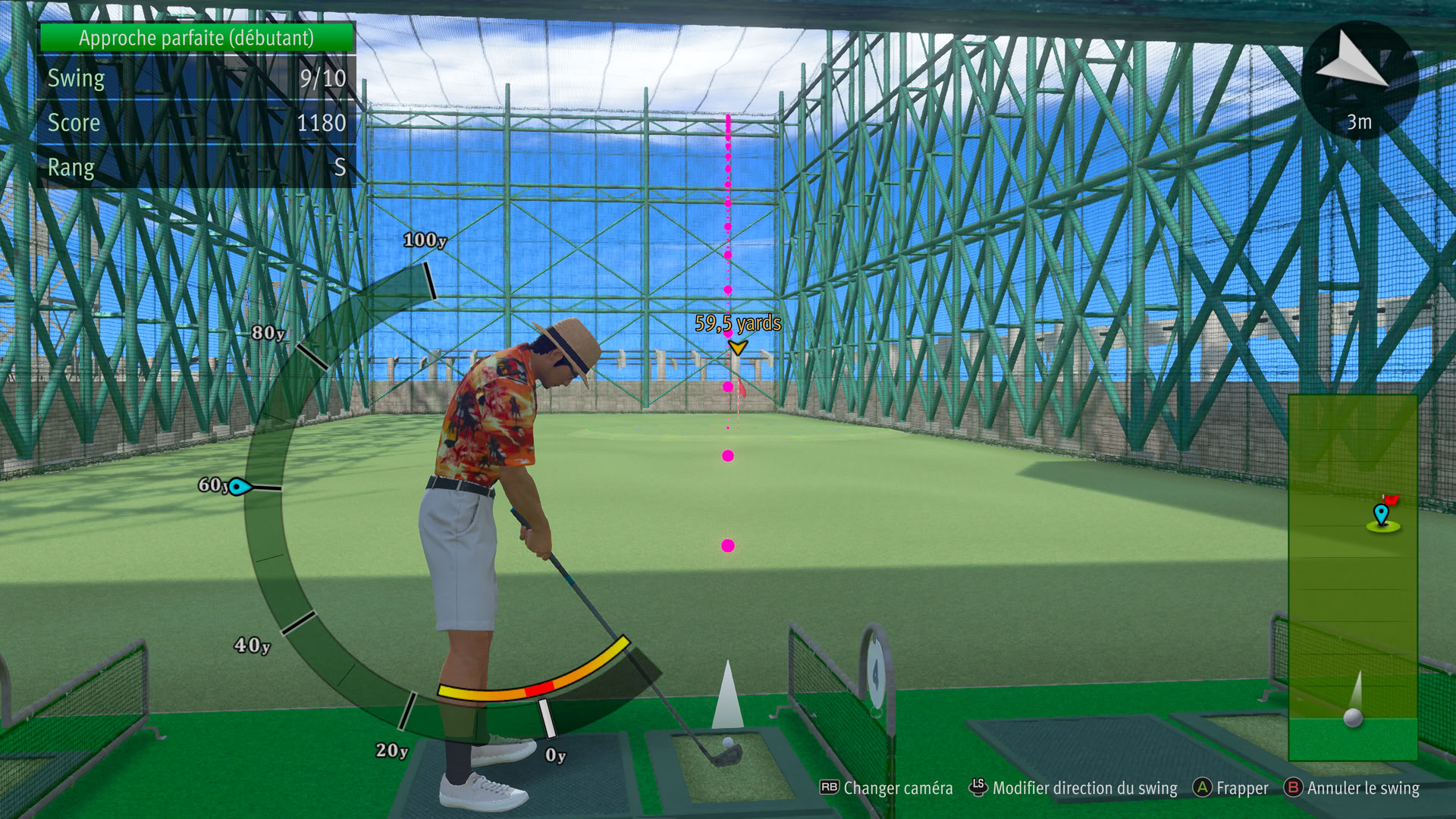The height and width of the screenshot is (819, 1456).
Task: Click the red sweet spot on the swing gauge
Action: coord(539,689)
